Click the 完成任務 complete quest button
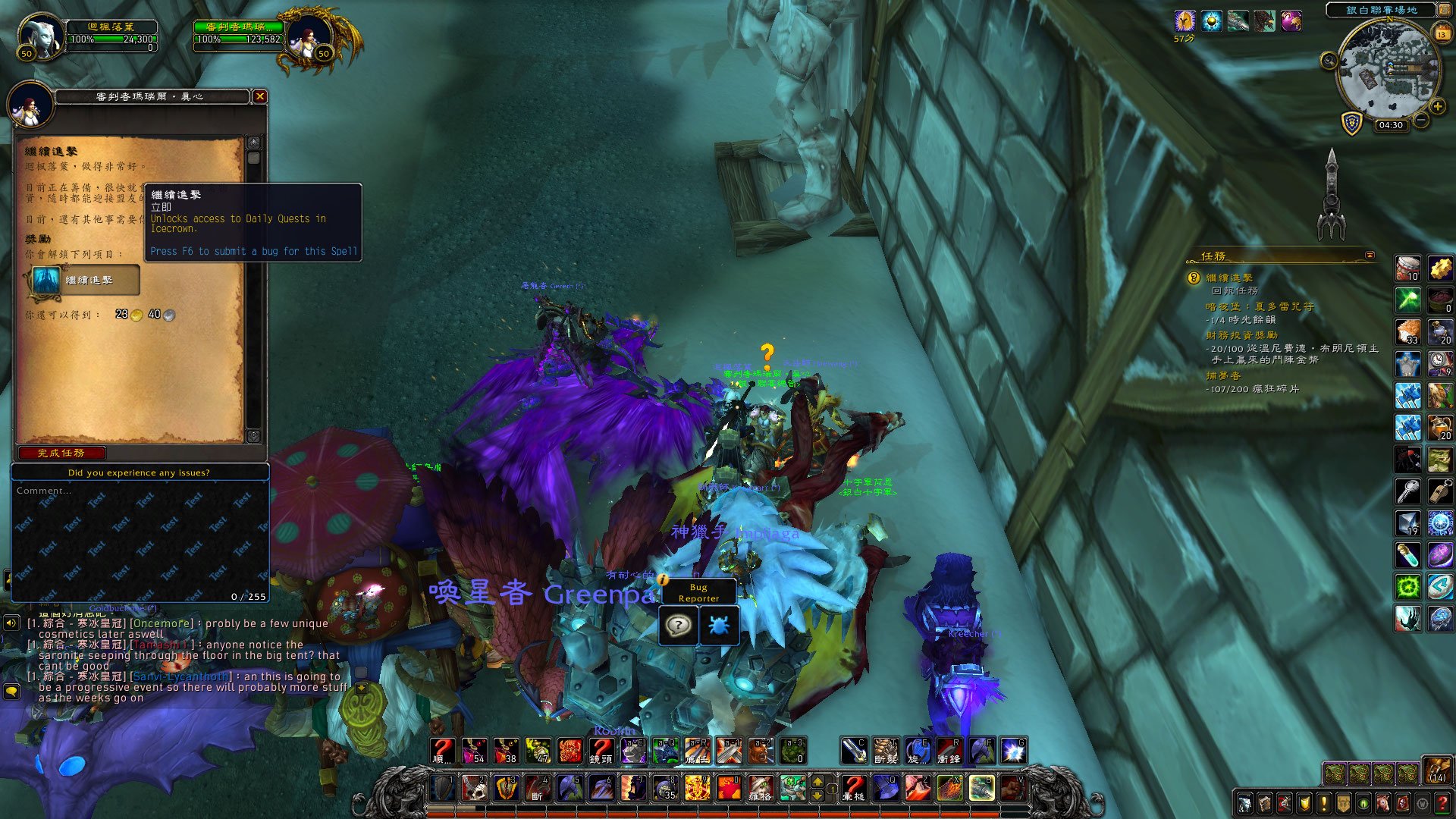The height and width of the screenshot is (819, 1456). [x=61, y=453]
